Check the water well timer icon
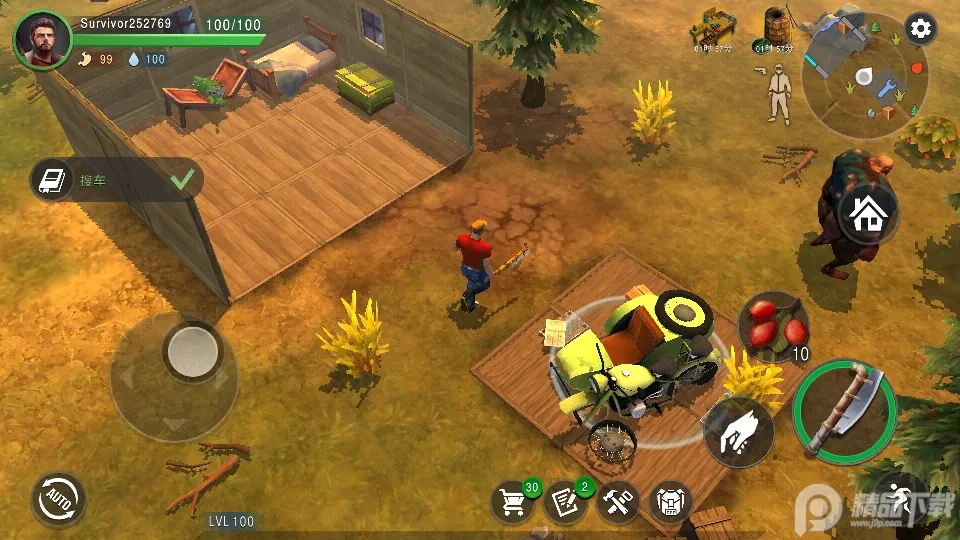The image size is (960, 540). (774, 30)
